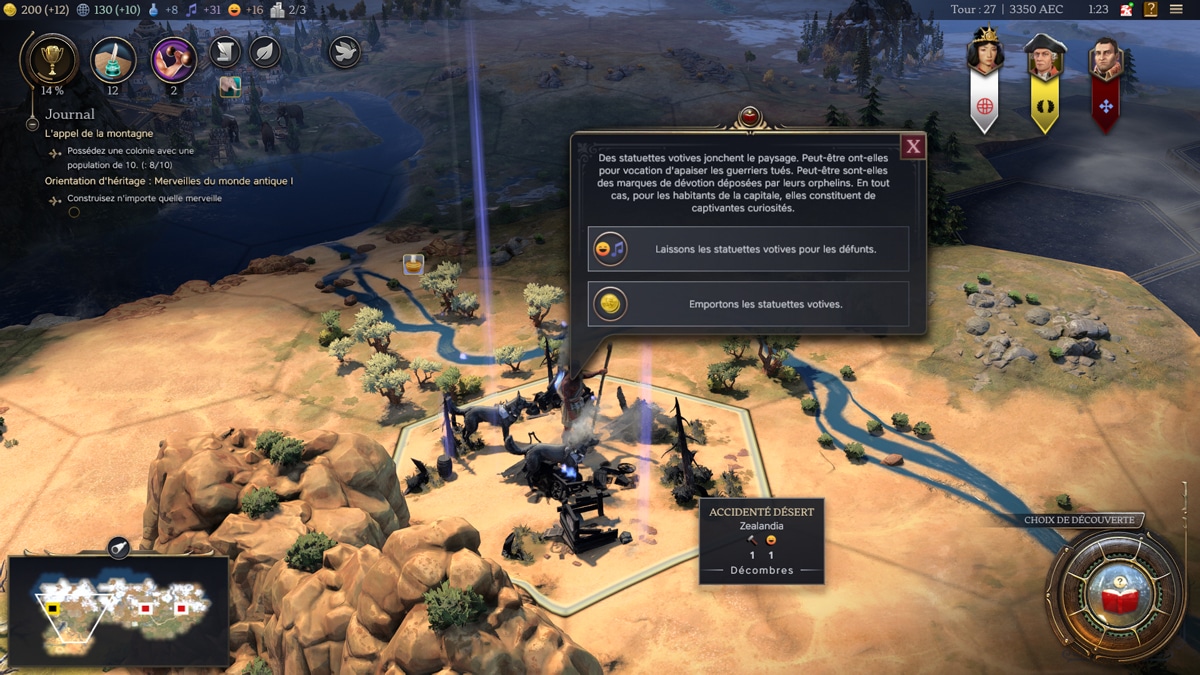Click the Choix de découverte round action button
The image size is (1200, 675).
pyautogui.click(x=1115, y=595)
